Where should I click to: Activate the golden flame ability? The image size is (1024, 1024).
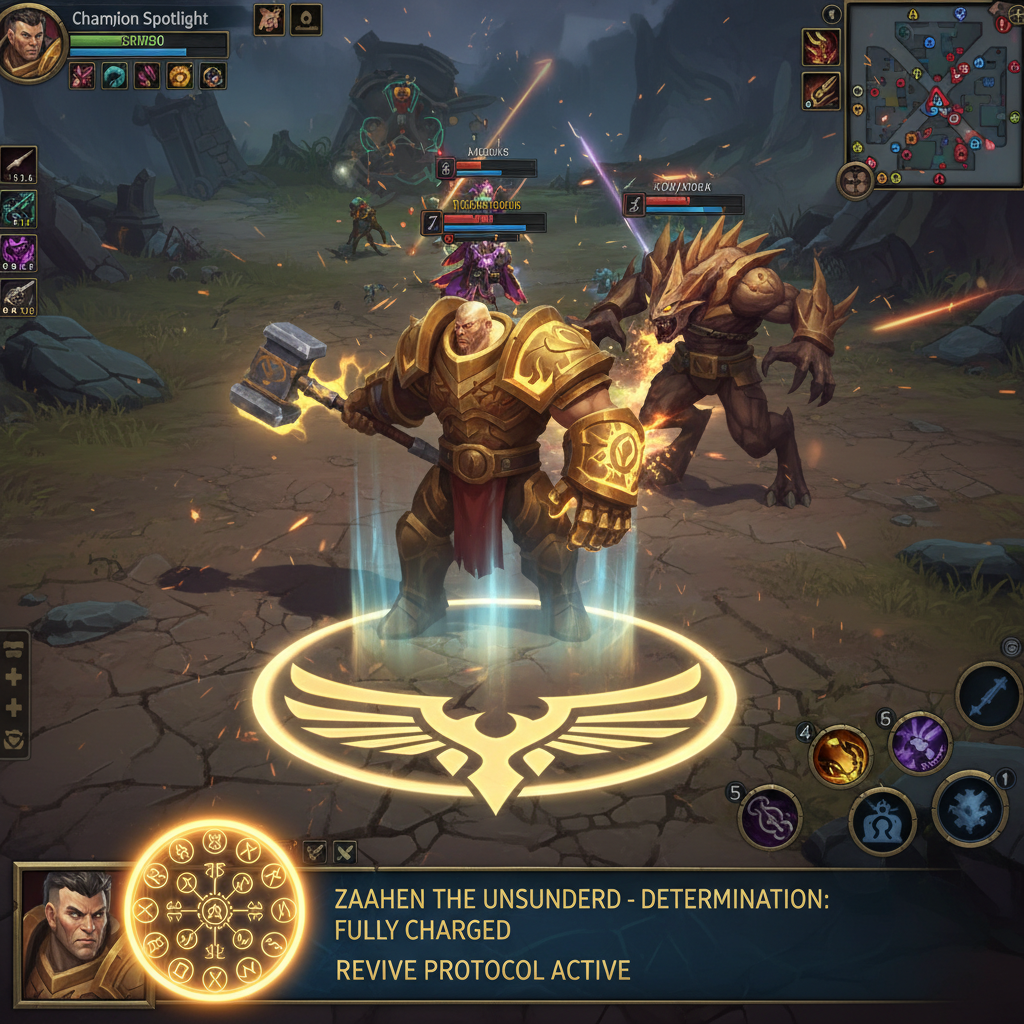click(x=840, y=756)
